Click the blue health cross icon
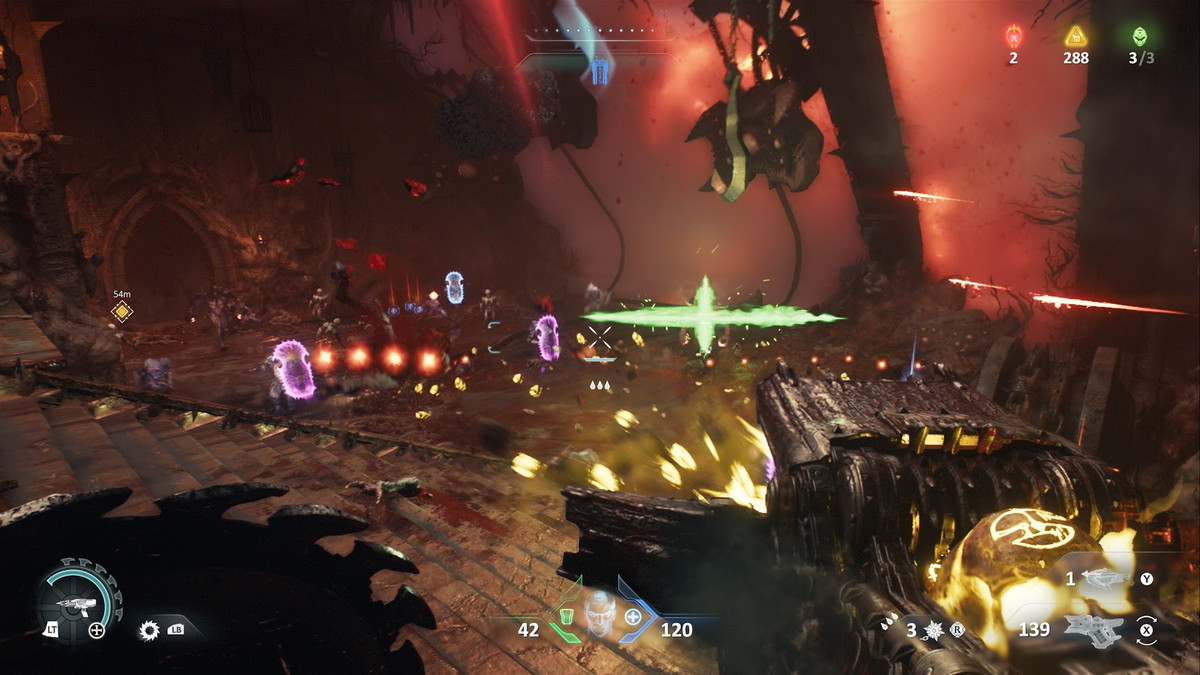The width and height of the screenshot is (1200, 675). click(633, 616)
